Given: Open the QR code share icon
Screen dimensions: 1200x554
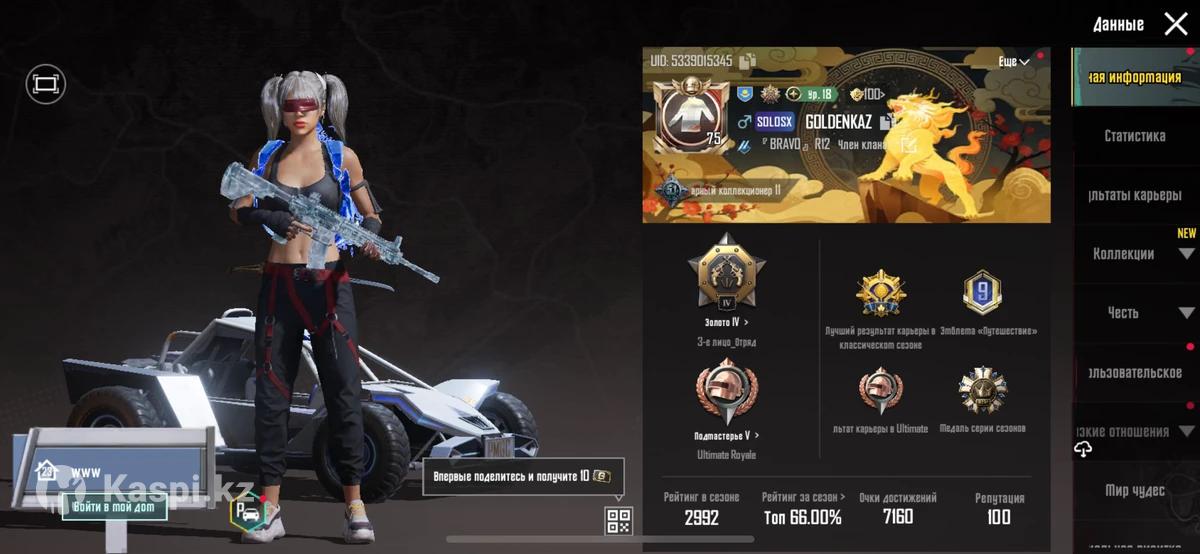Looking at the screenshot, I should (618, 520).
